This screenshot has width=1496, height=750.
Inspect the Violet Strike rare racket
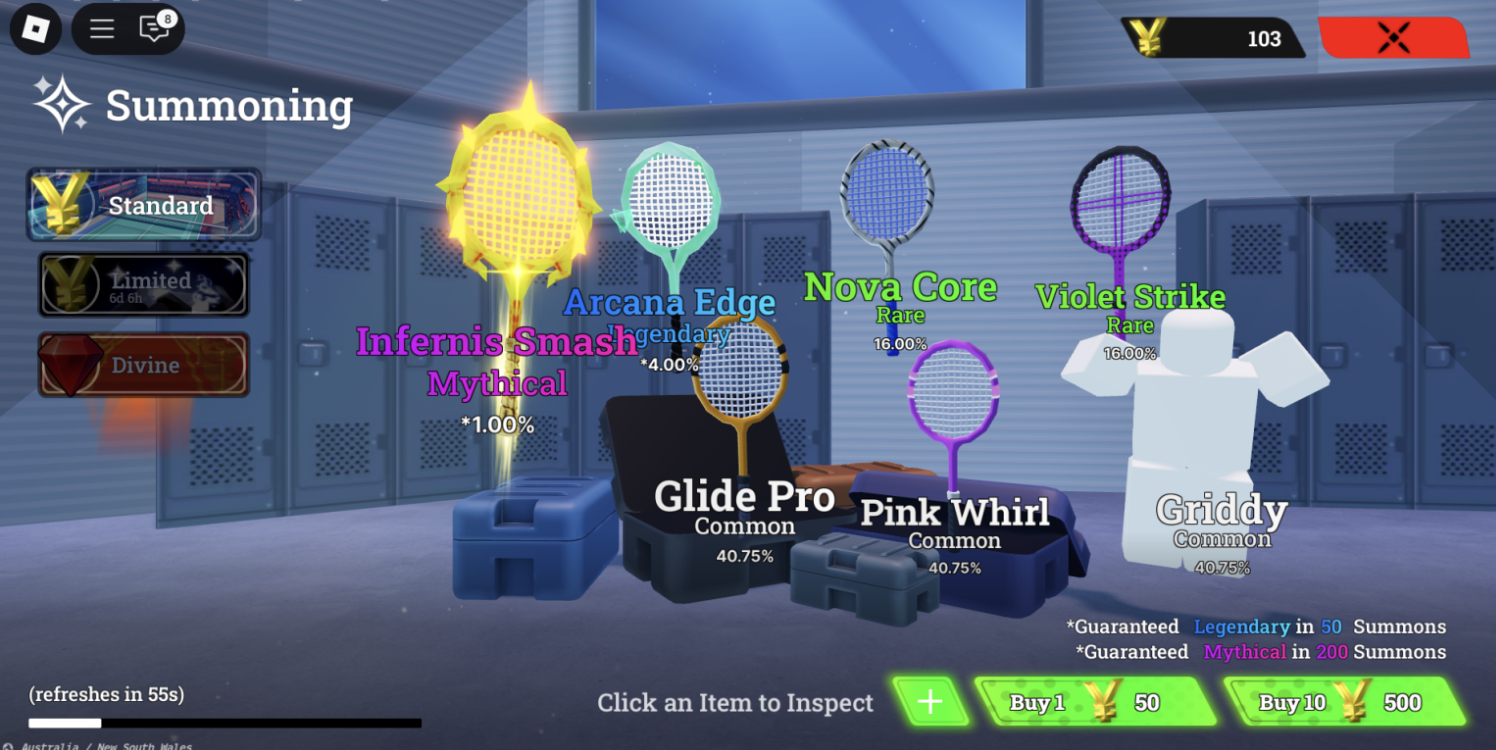(x=1120, y=205)
